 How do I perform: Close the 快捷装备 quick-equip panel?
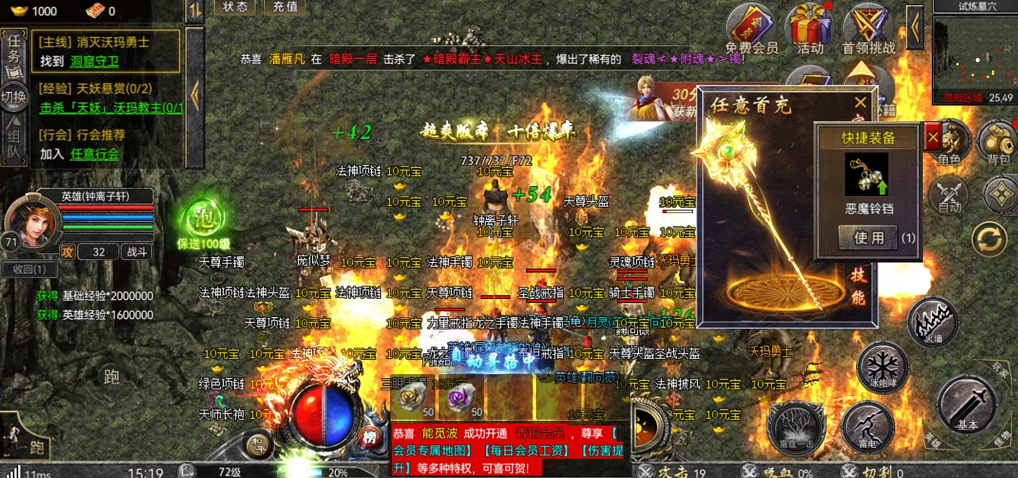coord(933,135)
